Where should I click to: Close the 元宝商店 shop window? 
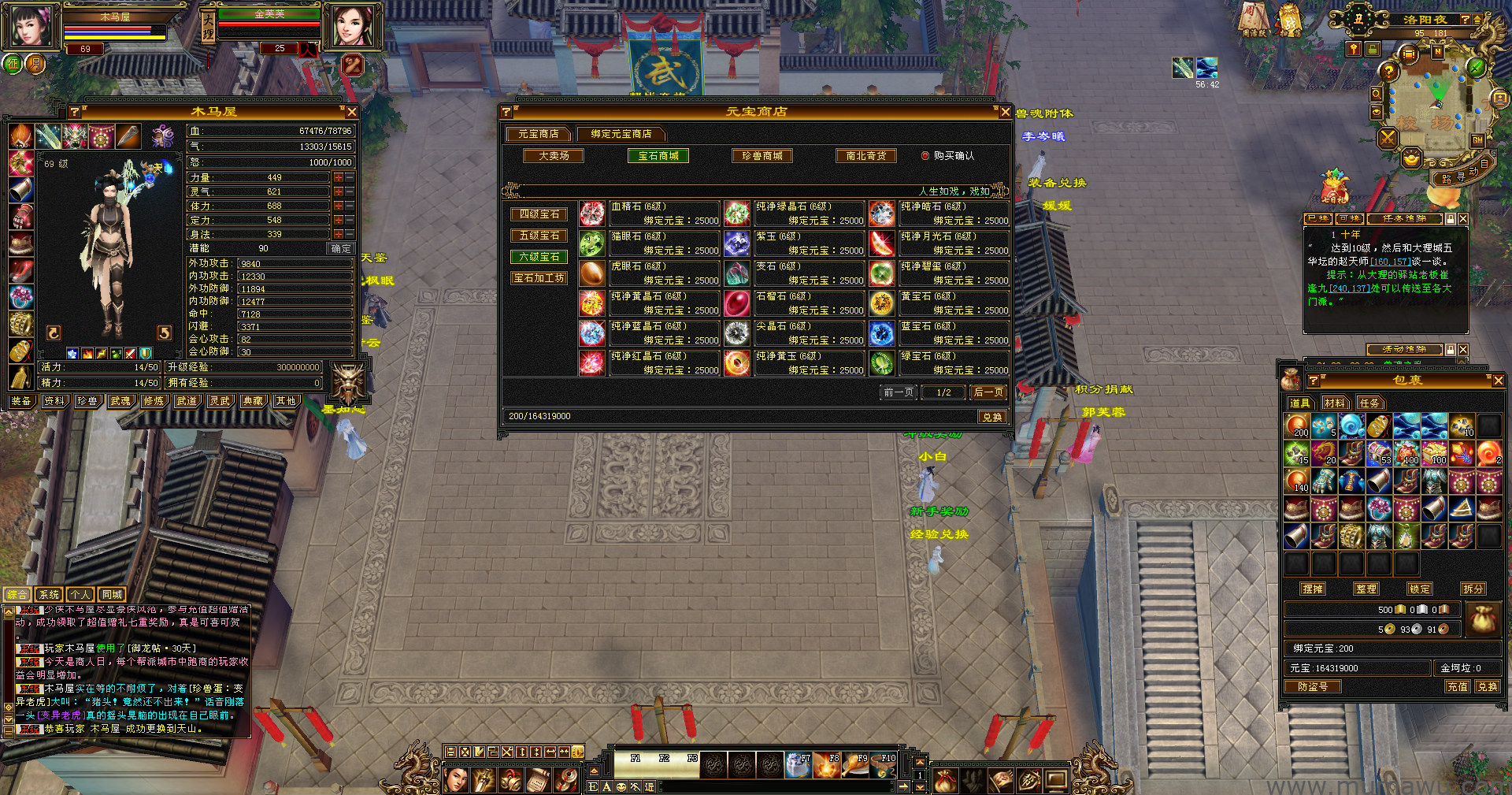point(1005,113)
